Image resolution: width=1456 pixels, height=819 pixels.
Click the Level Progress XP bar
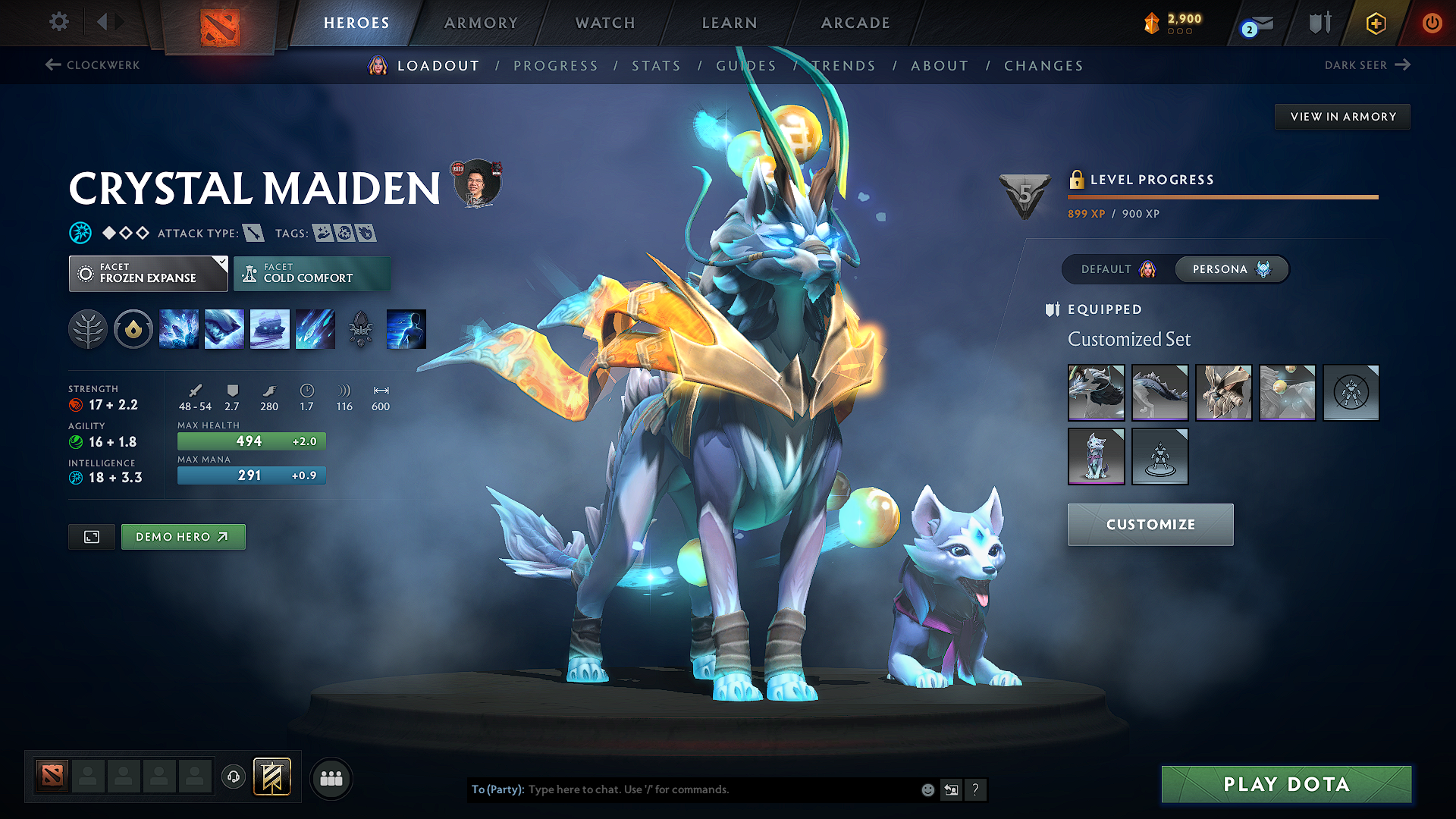[x=1222, y=196]
